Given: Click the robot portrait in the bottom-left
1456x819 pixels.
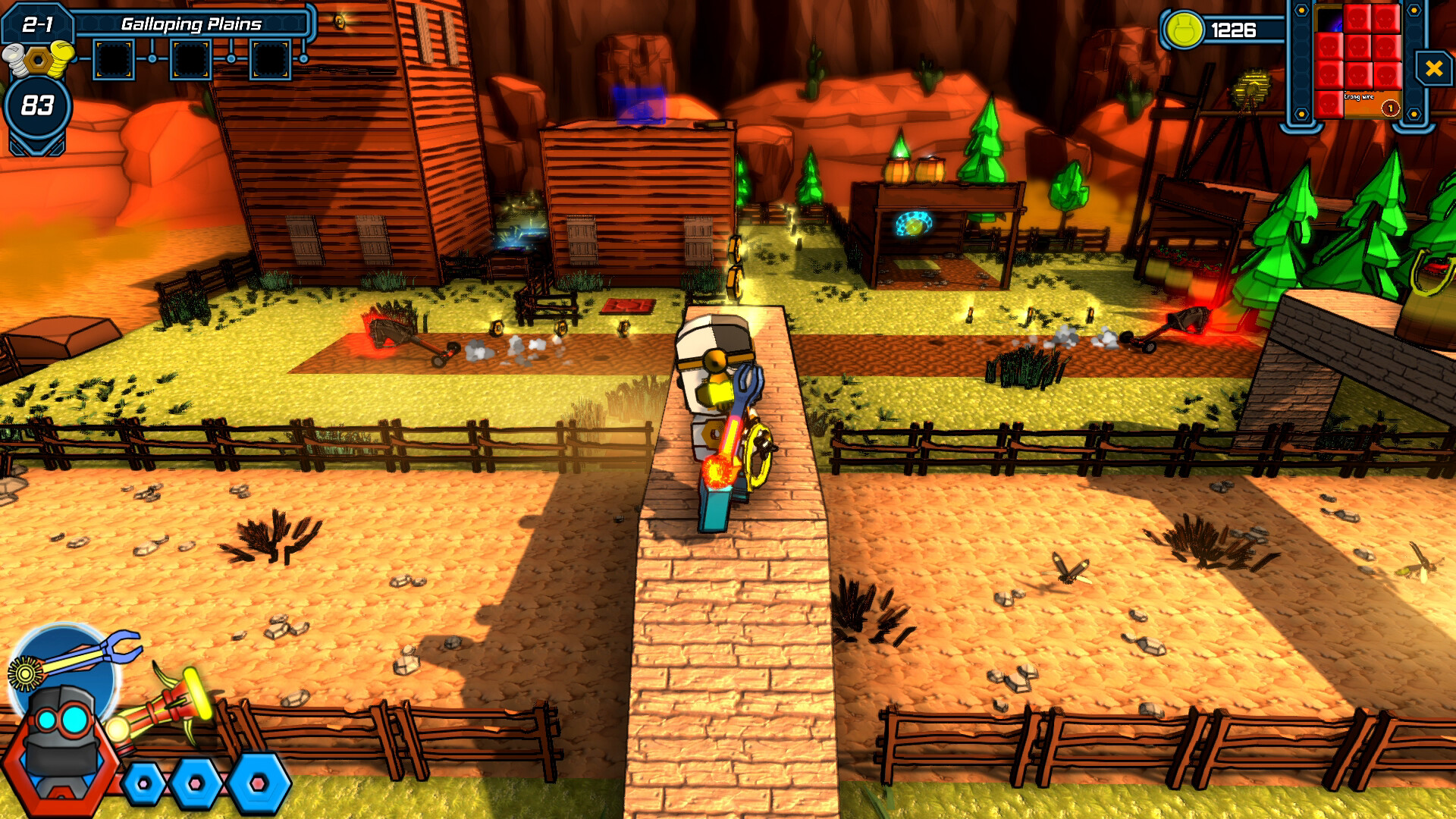Looking at the screenshot, I should (61, 744).
